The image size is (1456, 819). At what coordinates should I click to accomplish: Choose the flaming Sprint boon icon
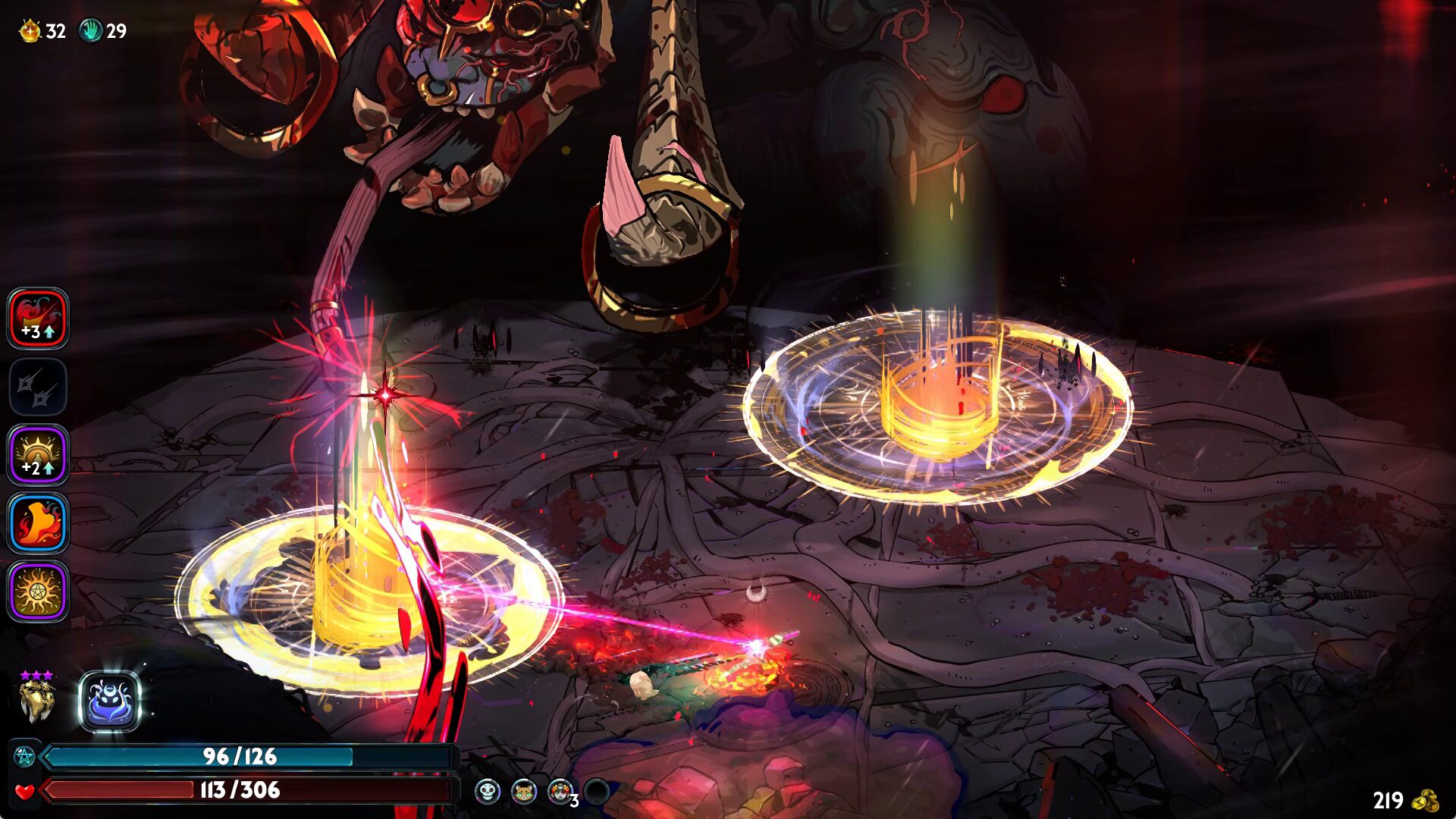click(38, 523)
